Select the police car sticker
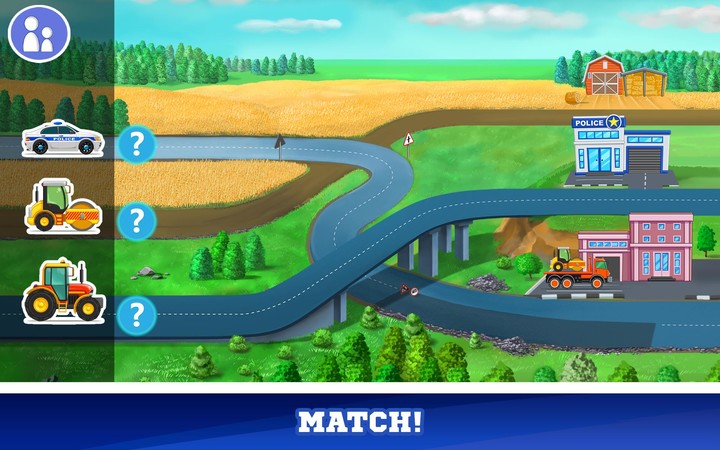This screenshot has width=720, height=450. coord(62,139)
